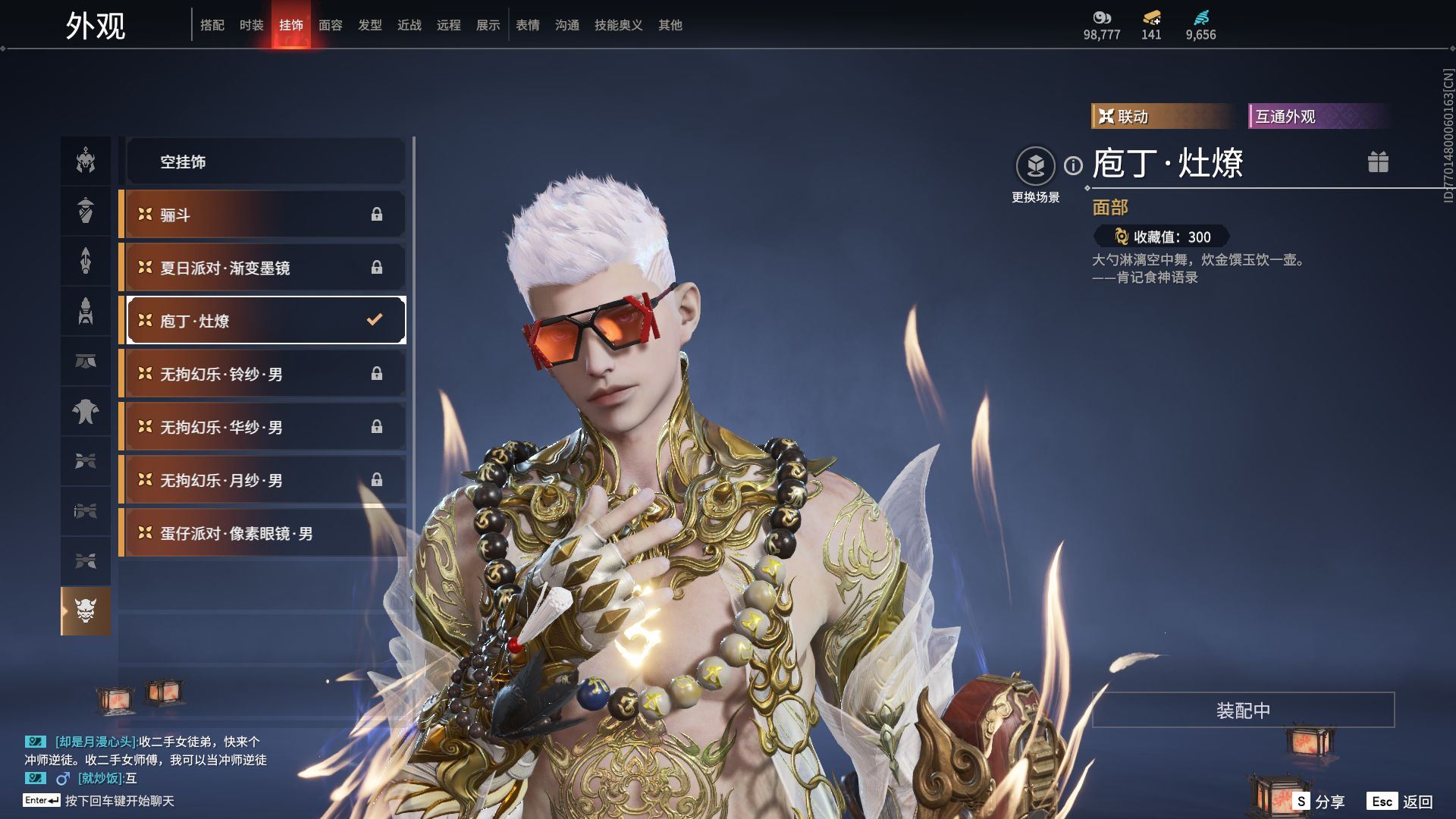Image resolution: width=1456 pixels, height=819 pixels.
Task: Select the demon mask face category icon
Action: pos(86,610)
